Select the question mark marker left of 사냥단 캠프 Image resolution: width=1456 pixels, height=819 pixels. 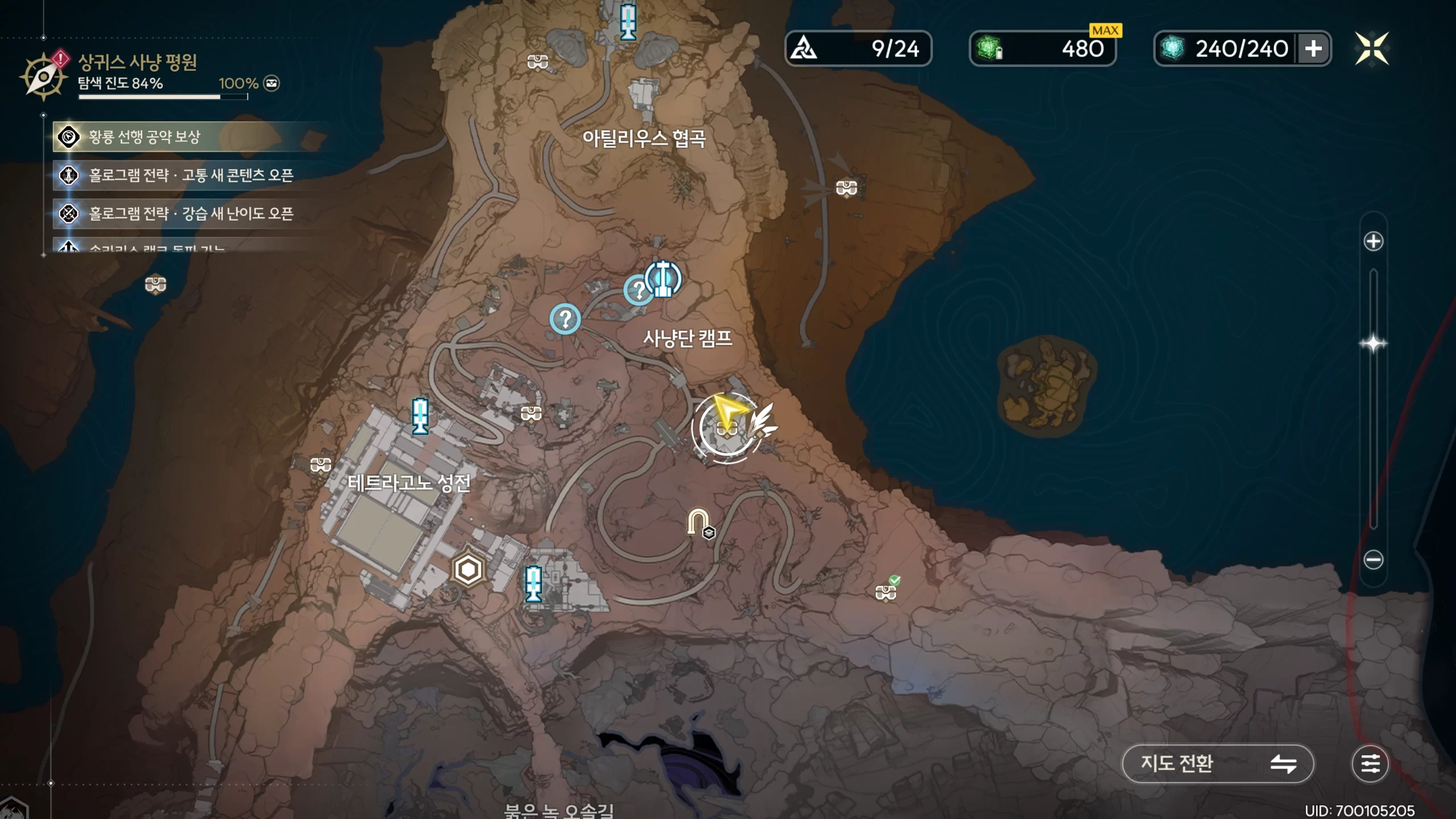[x=565, y=319]
